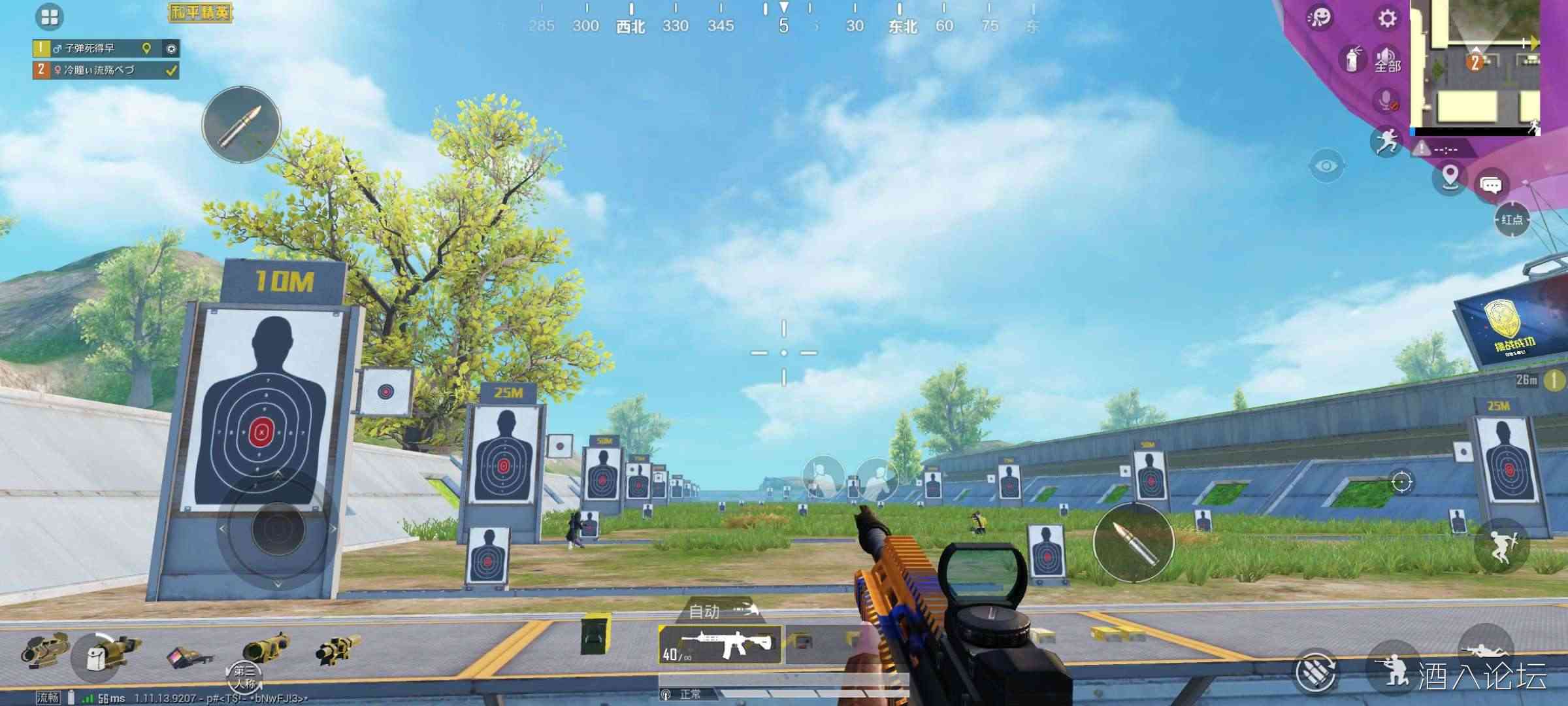Activate the eye free-look button
The width and height of the screenshot is (1568, 706).
click(1326, 166)
